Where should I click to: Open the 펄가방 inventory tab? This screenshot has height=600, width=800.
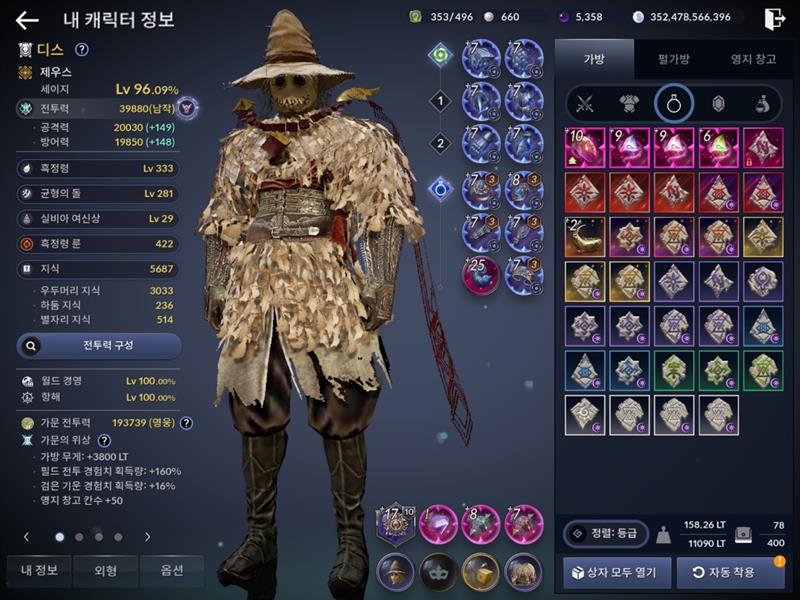pos(672,59)
